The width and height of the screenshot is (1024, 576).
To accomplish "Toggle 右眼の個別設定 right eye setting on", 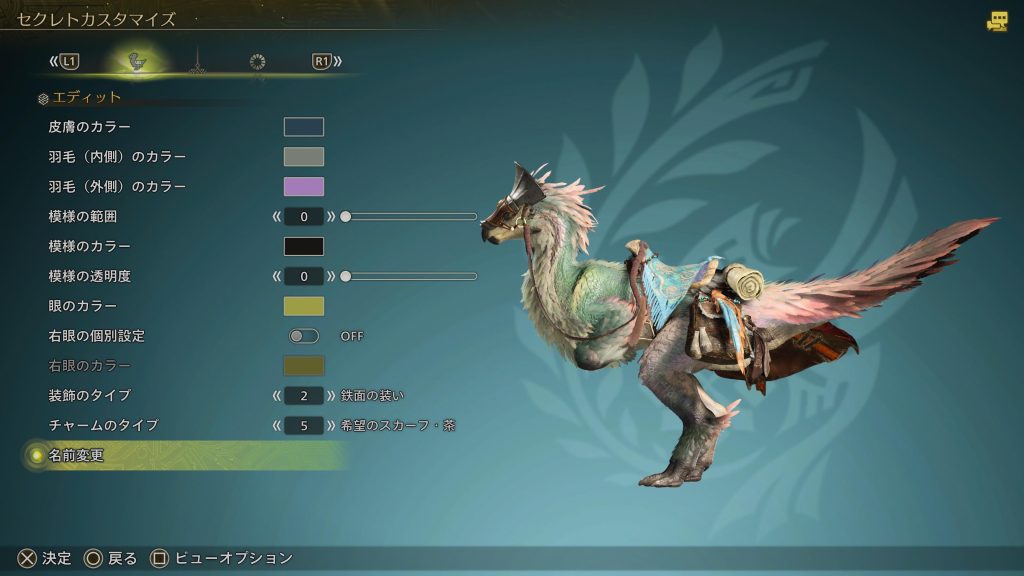I will 303,336.
